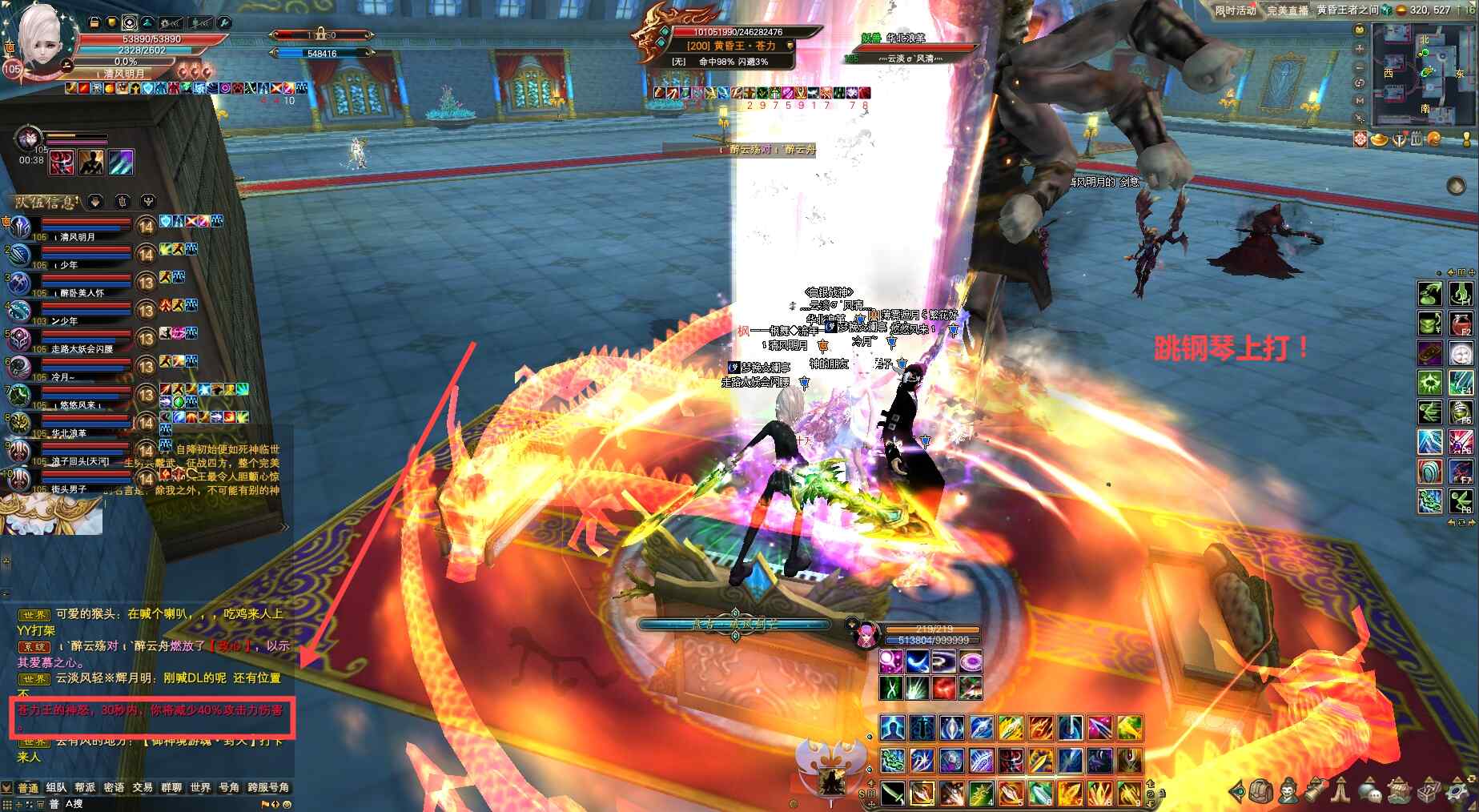This screenshot has width=1479, height=812.
Task: Activate the green sword skill in slot 1
Action: pyautogui.click(x=892, y=793)
